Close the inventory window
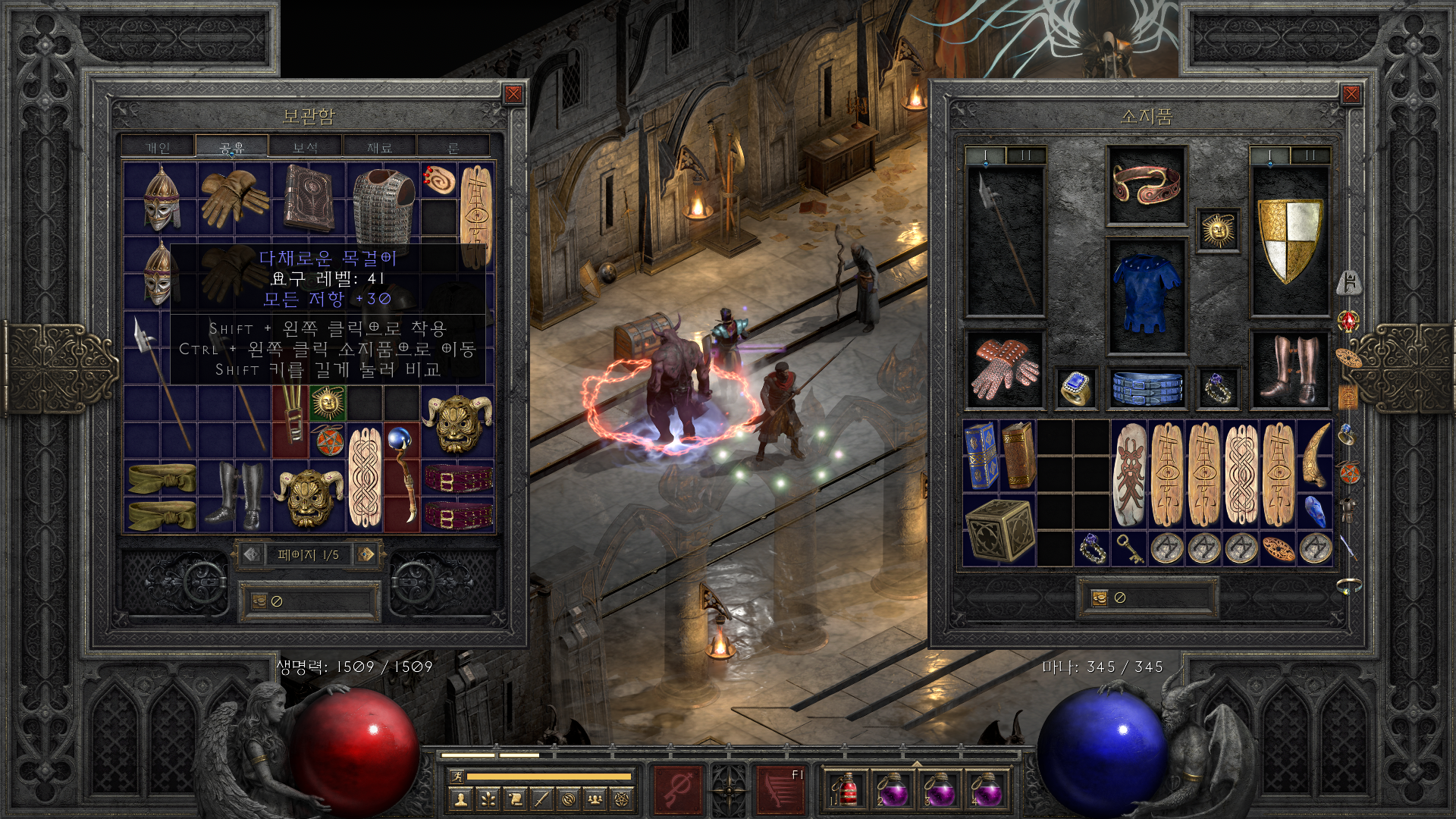The image size is (1456, 819). [1351, 94]
